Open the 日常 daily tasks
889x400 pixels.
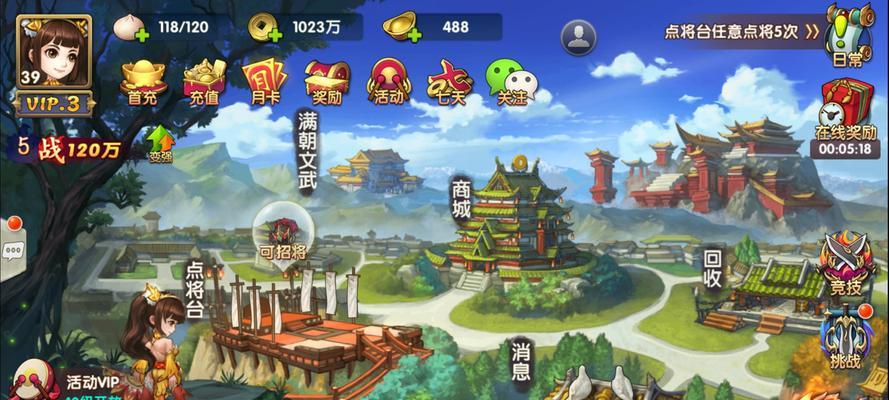click(848, 33)
